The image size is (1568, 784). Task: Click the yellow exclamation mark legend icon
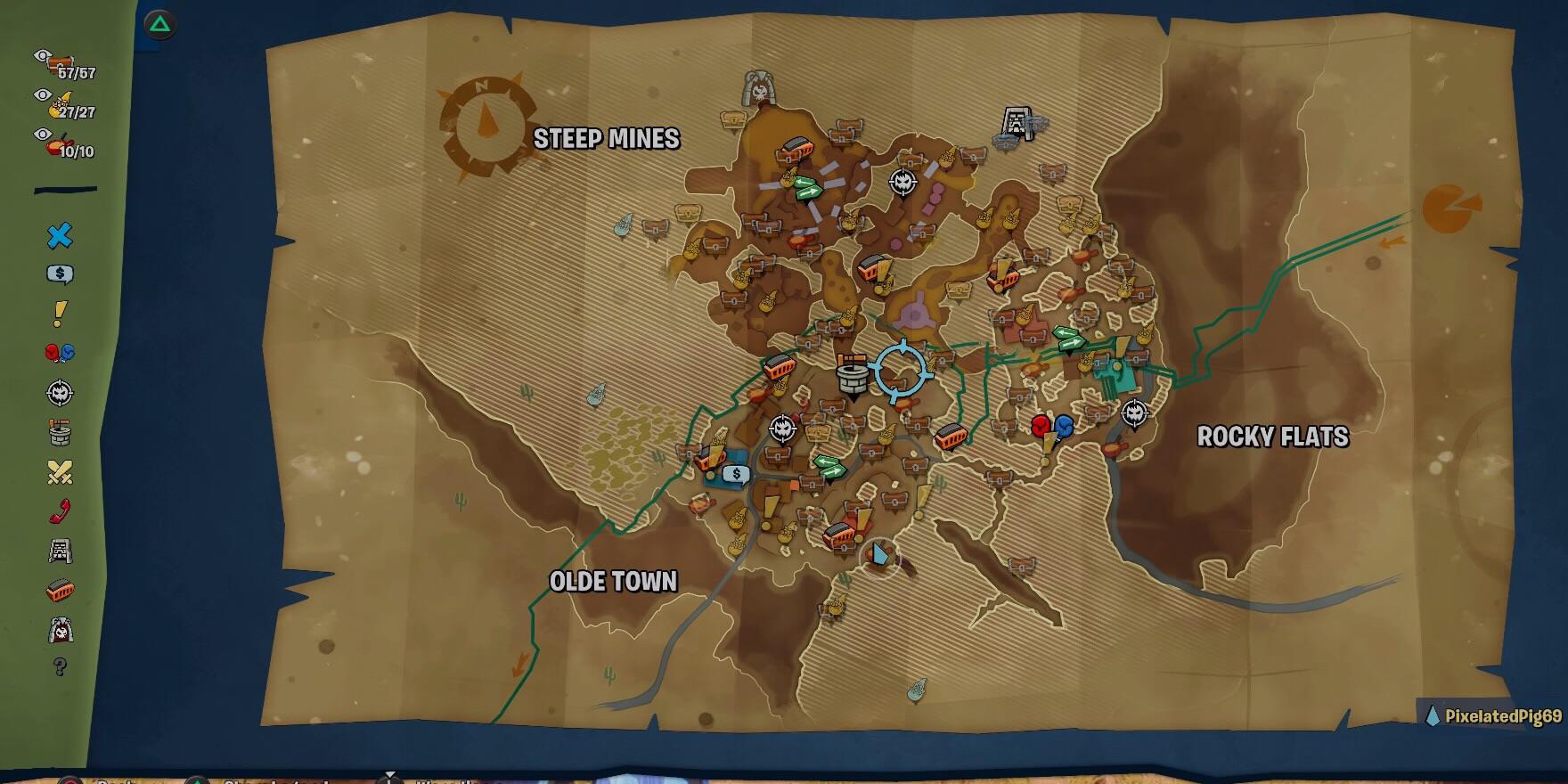tap(59, 314)
